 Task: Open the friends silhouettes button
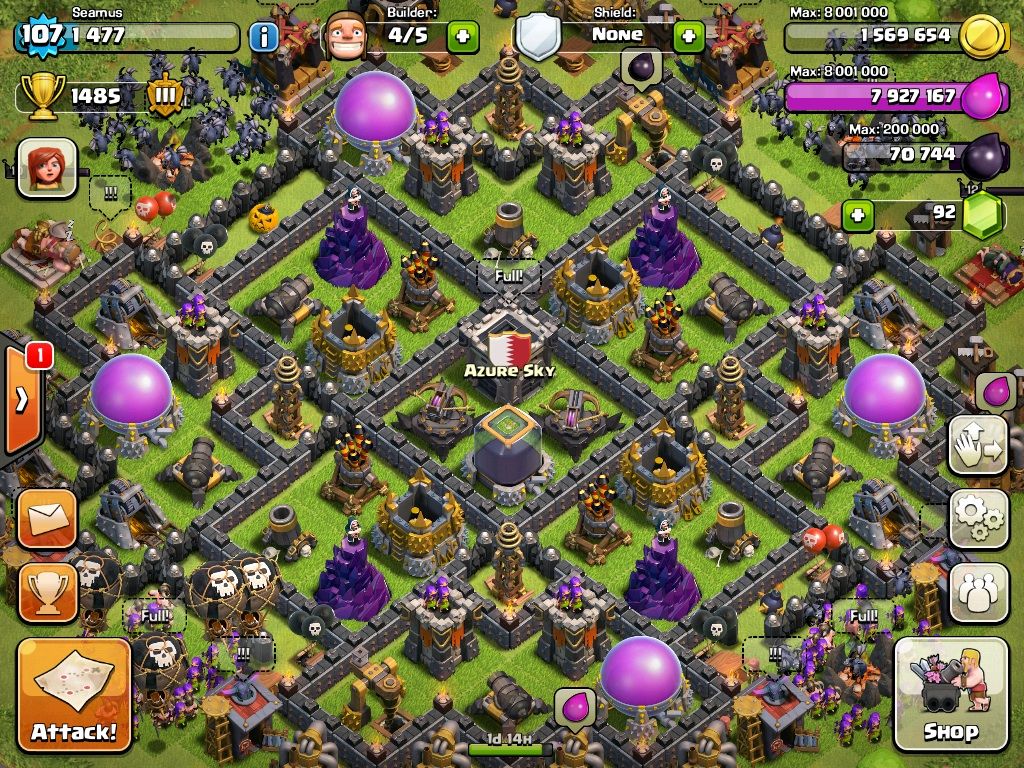point(979,592)
